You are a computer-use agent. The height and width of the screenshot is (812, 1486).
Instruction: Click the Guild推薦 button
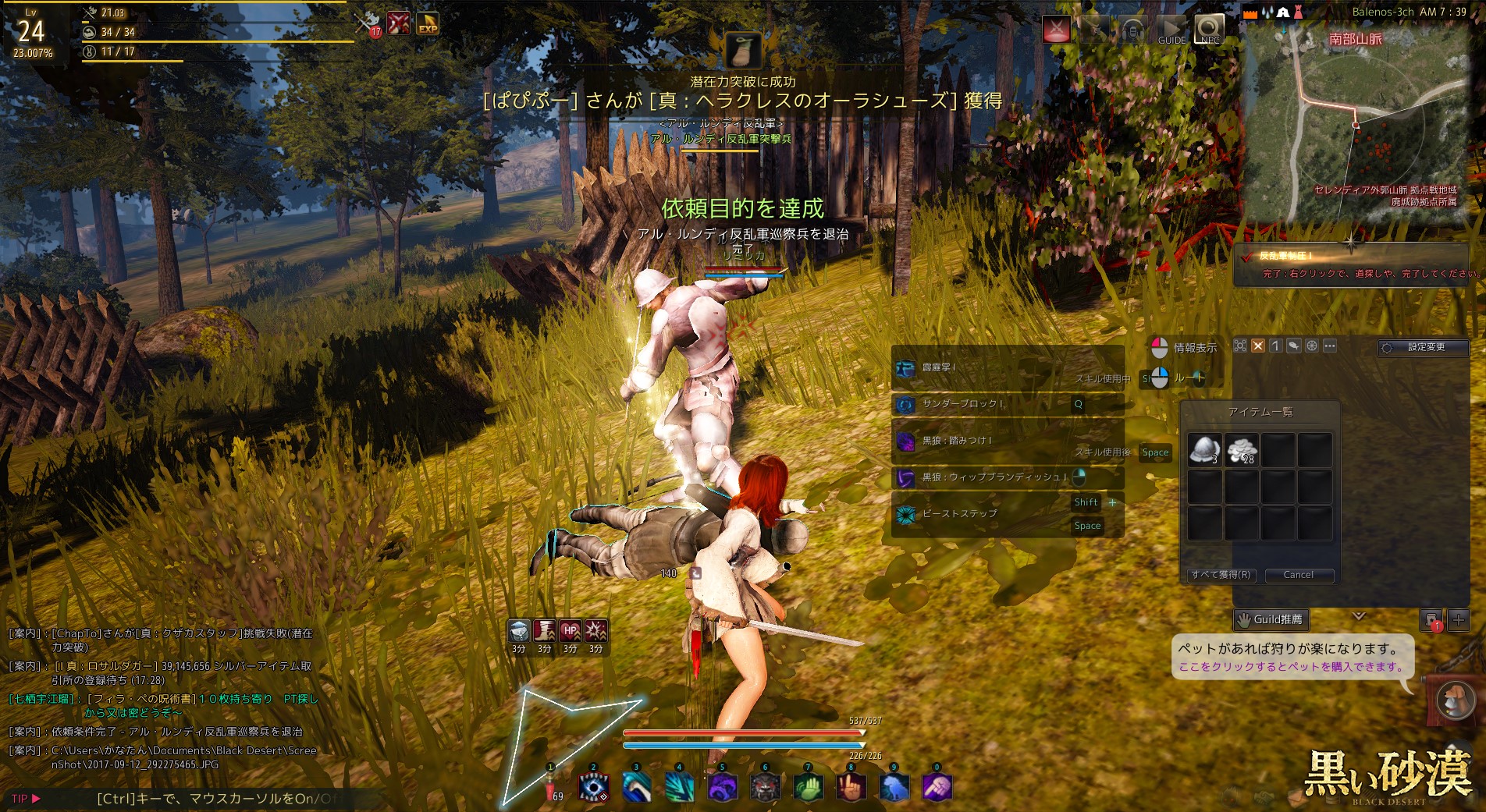(1271, 619)
